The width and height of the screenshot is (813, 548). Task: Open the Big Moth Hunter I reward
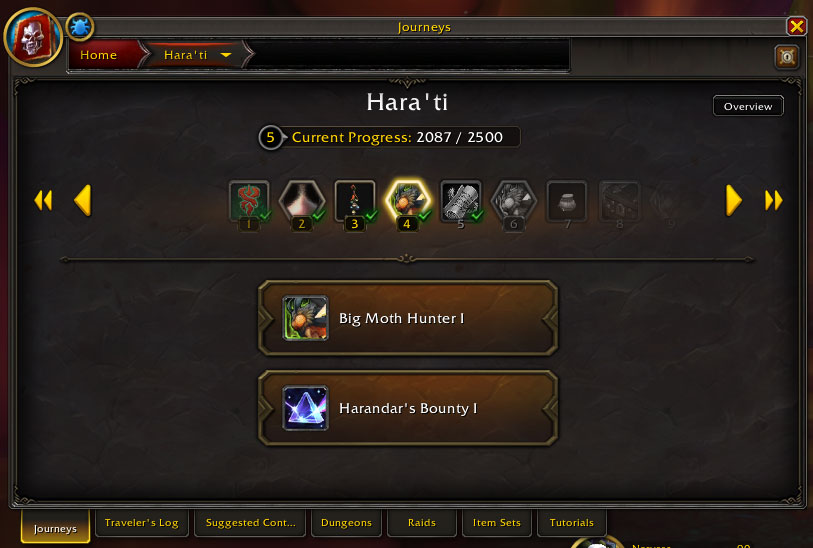(407, 318)
